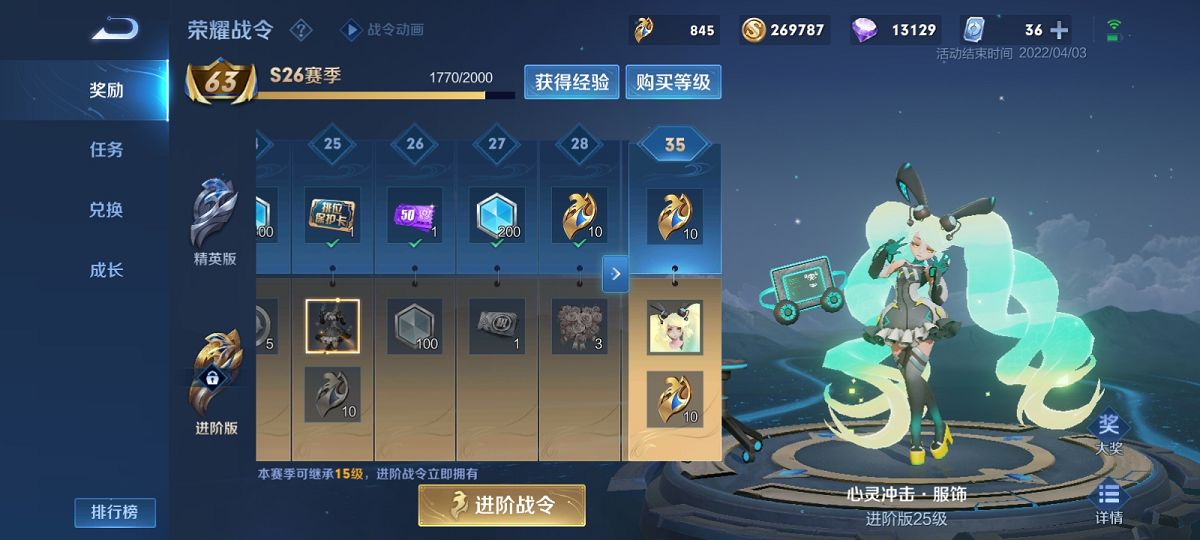
Task: Add more tickets with the plus button
Action: [1059, 30]
